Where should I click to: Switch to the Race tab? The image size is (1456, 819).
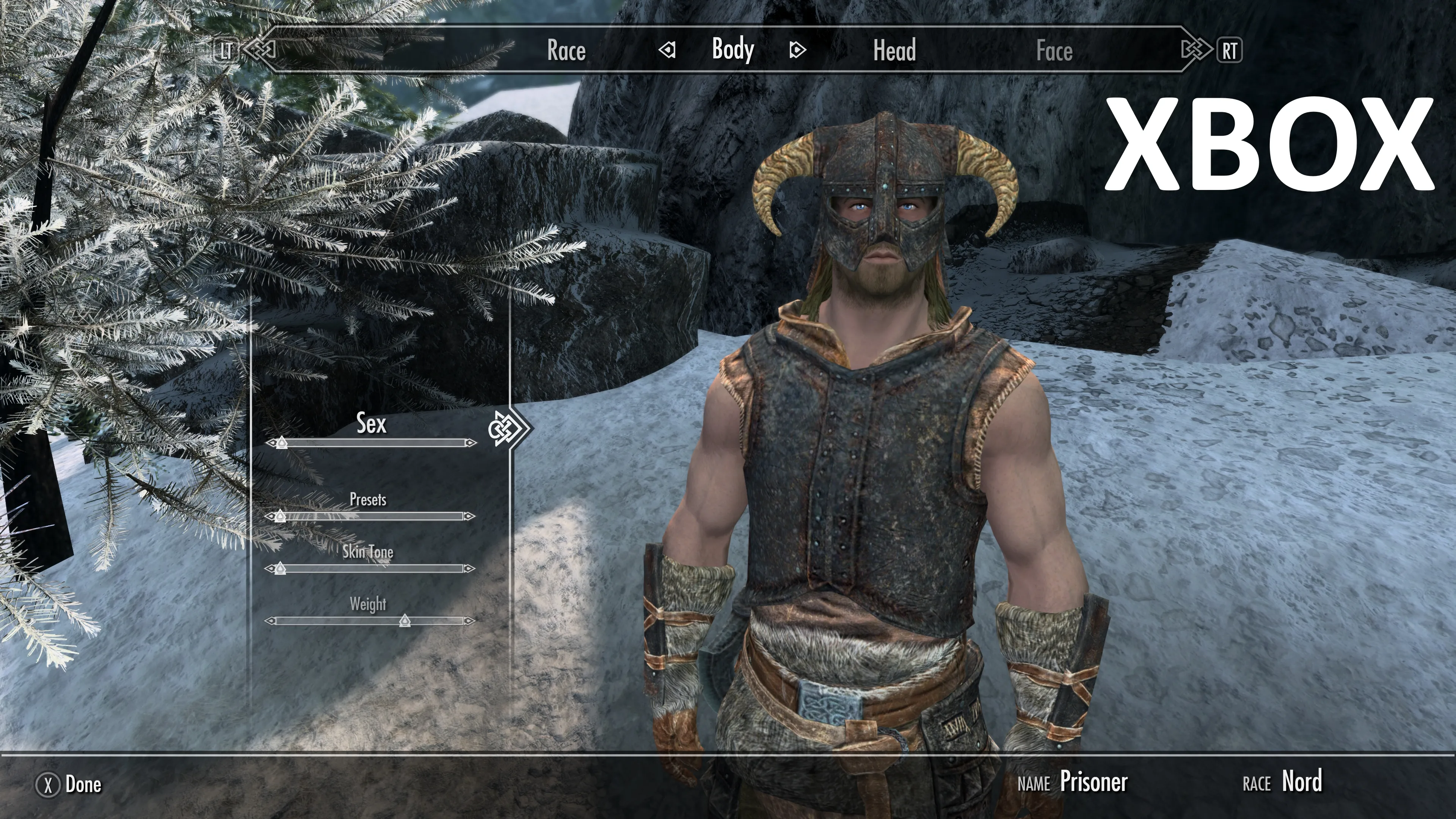[566, 50]
